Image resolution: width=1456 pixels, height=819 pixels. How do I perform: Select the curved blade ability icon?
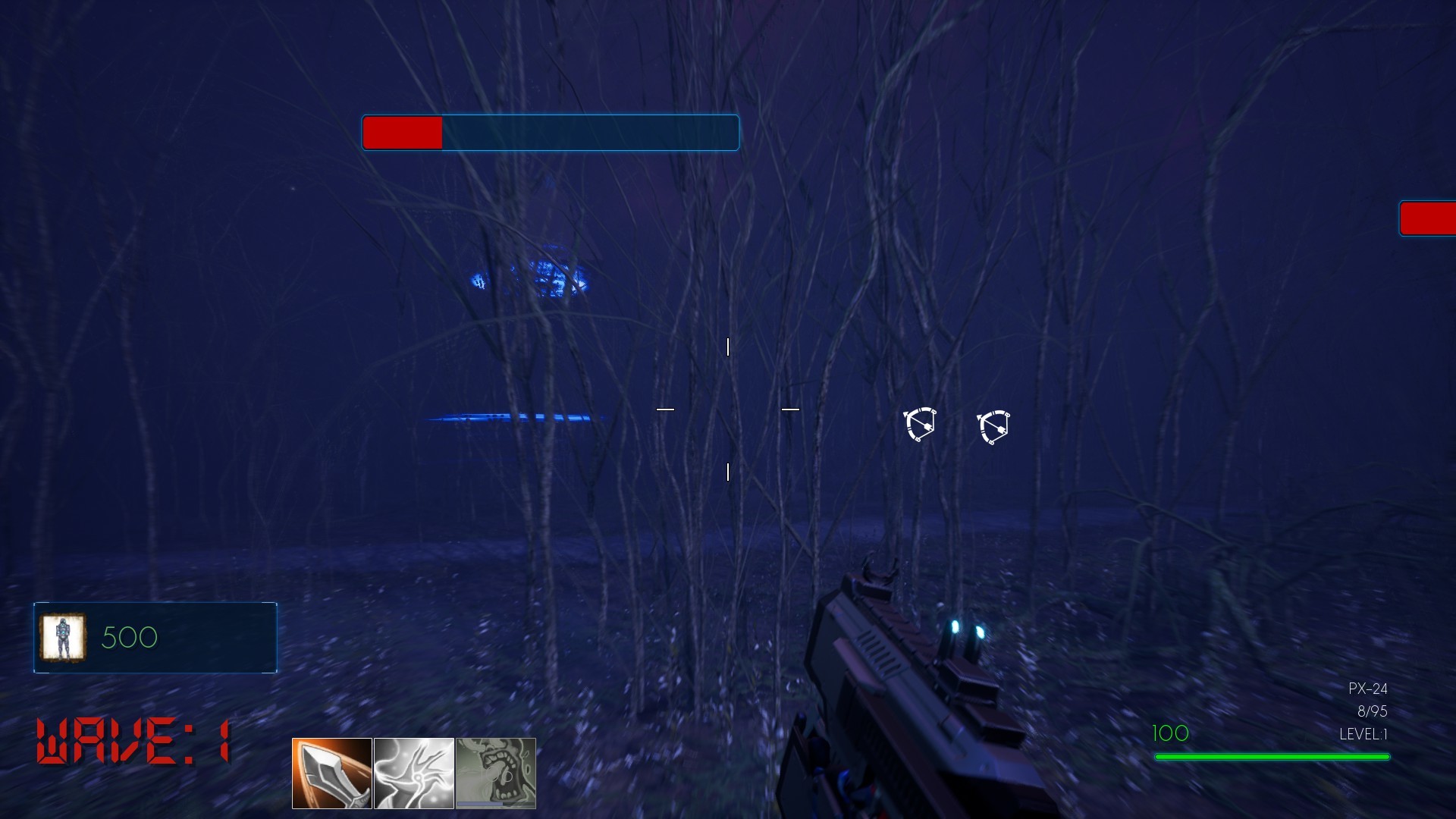point(330,773)
